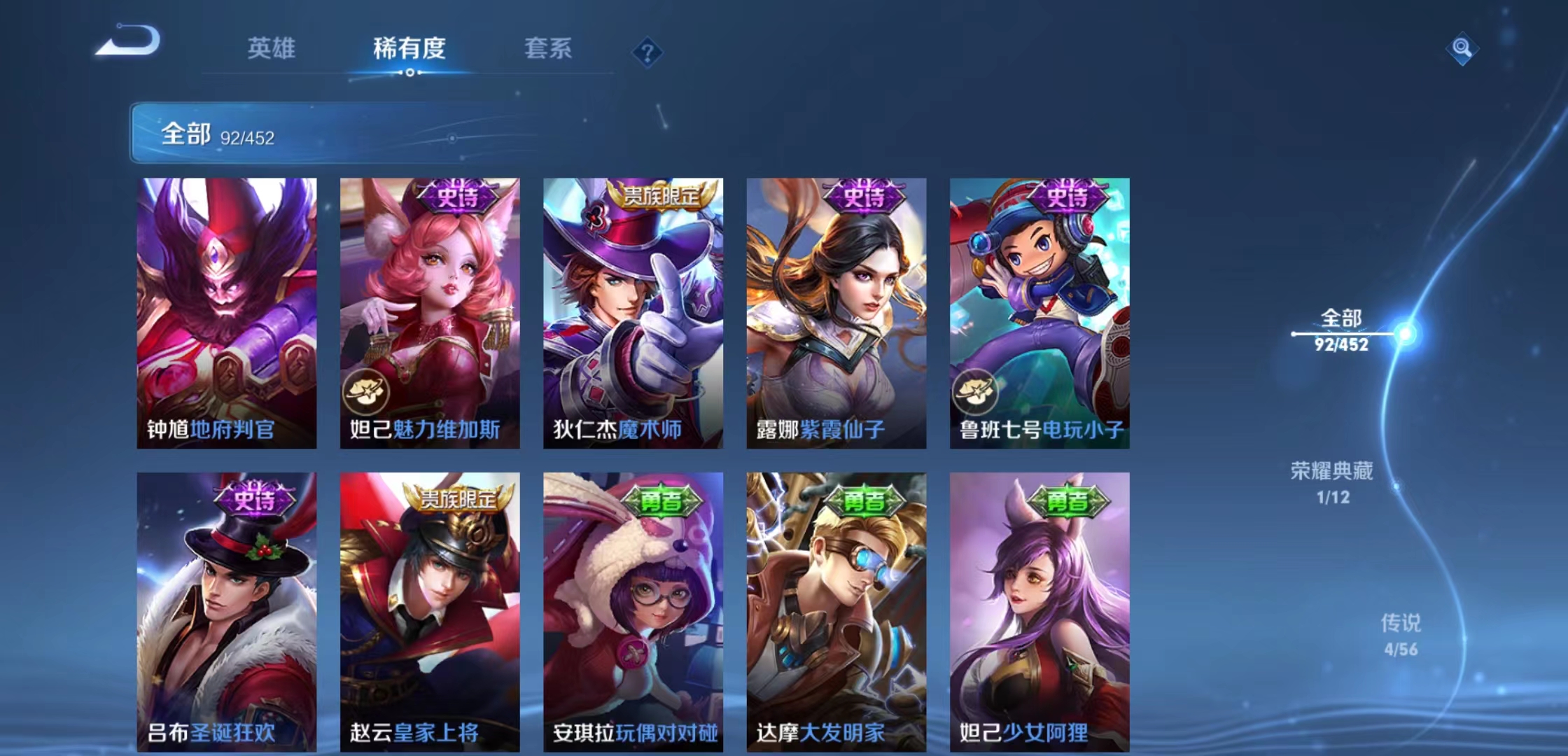Screen dimensions: 1568x756
Task: Click the progress indicator under 稀有度 tab
Action: click(409, 73)
